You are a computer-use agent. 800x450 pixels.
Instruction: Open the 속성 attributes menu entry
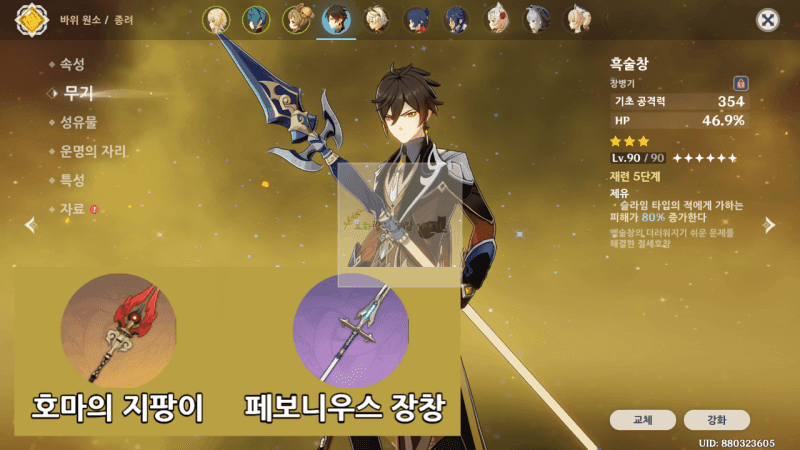click(72, 65)
